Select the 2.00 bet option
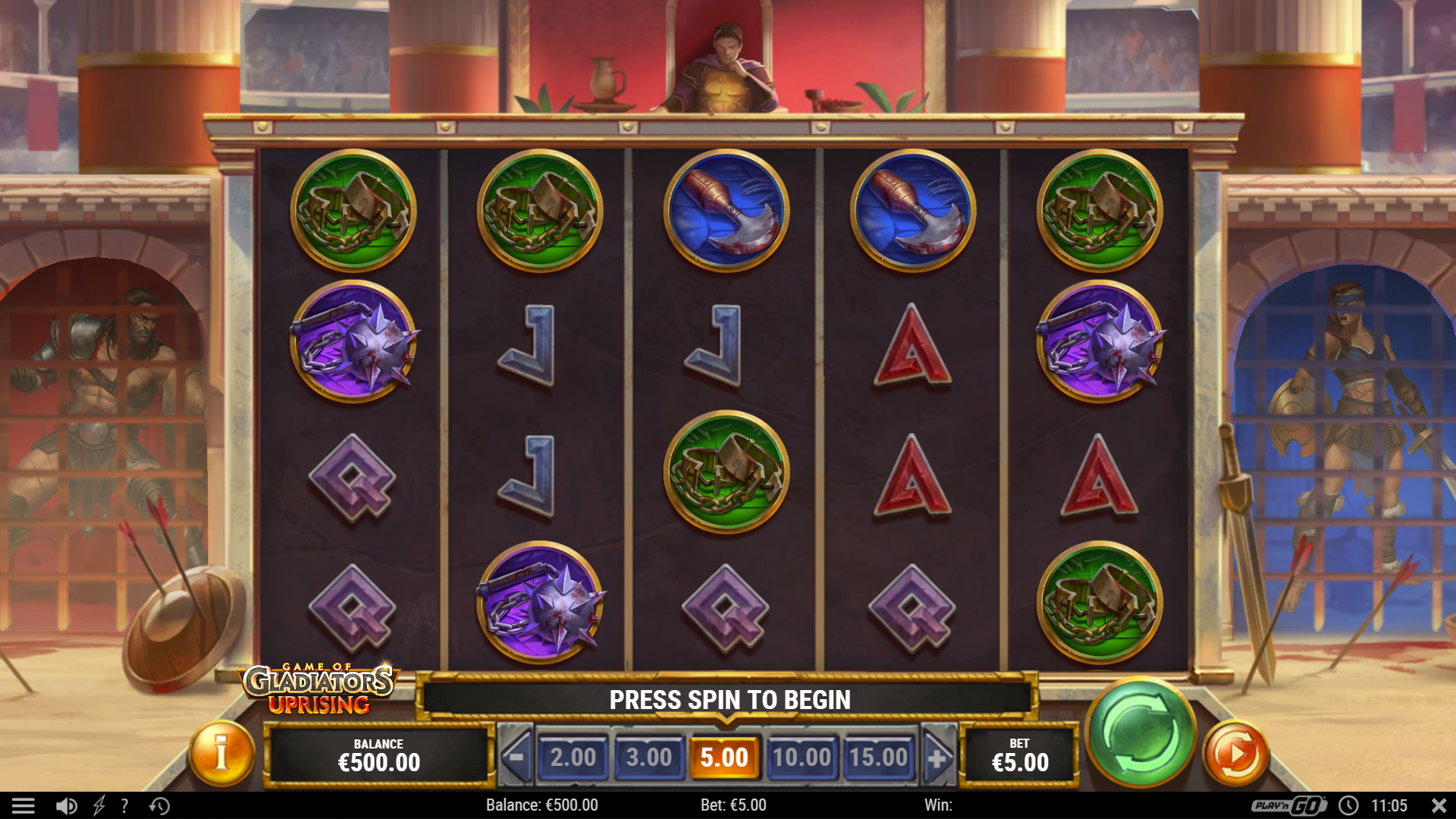The image size is (1456, 819). coord(575,756)
